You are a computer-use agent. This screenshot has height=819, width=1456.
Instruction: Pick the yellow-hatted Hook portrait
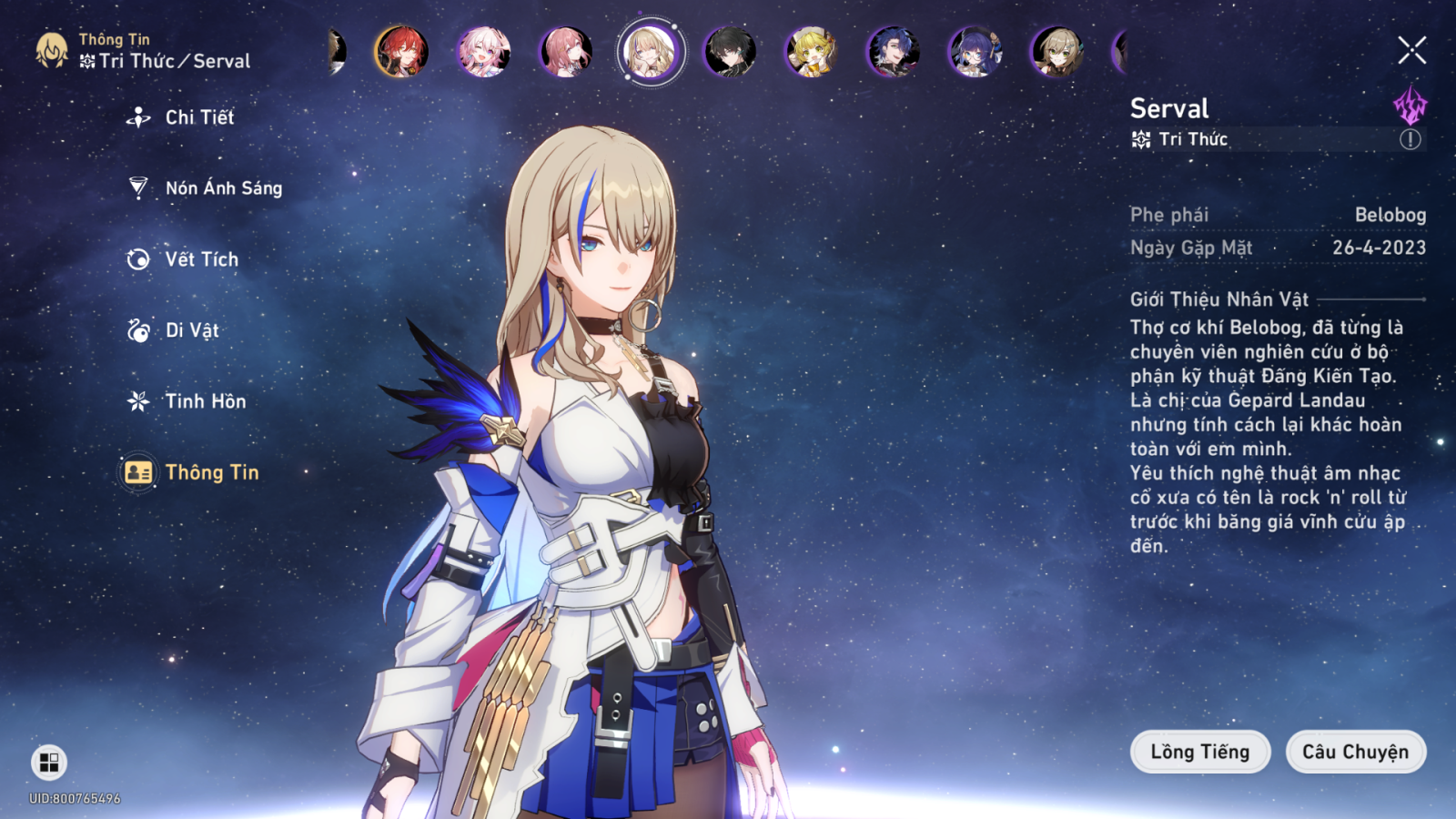[812, 51]
